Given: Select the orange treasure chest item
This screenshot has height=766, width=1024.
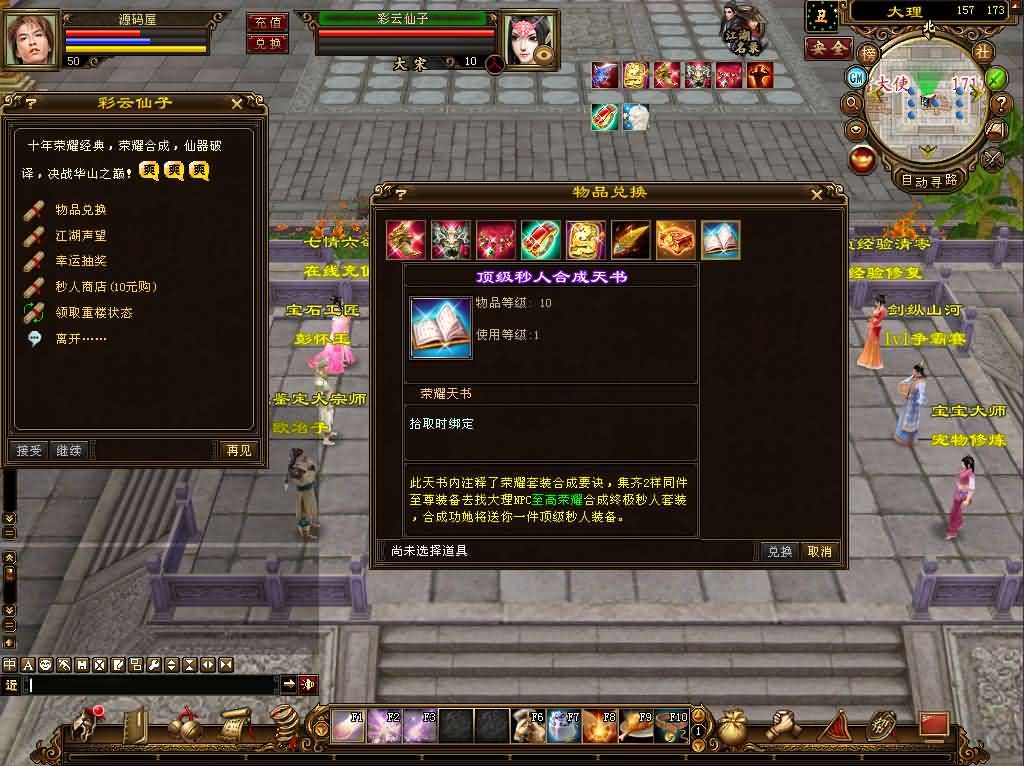Looking at the screenshot, I should pyautogui.click(x=675, y=241).
